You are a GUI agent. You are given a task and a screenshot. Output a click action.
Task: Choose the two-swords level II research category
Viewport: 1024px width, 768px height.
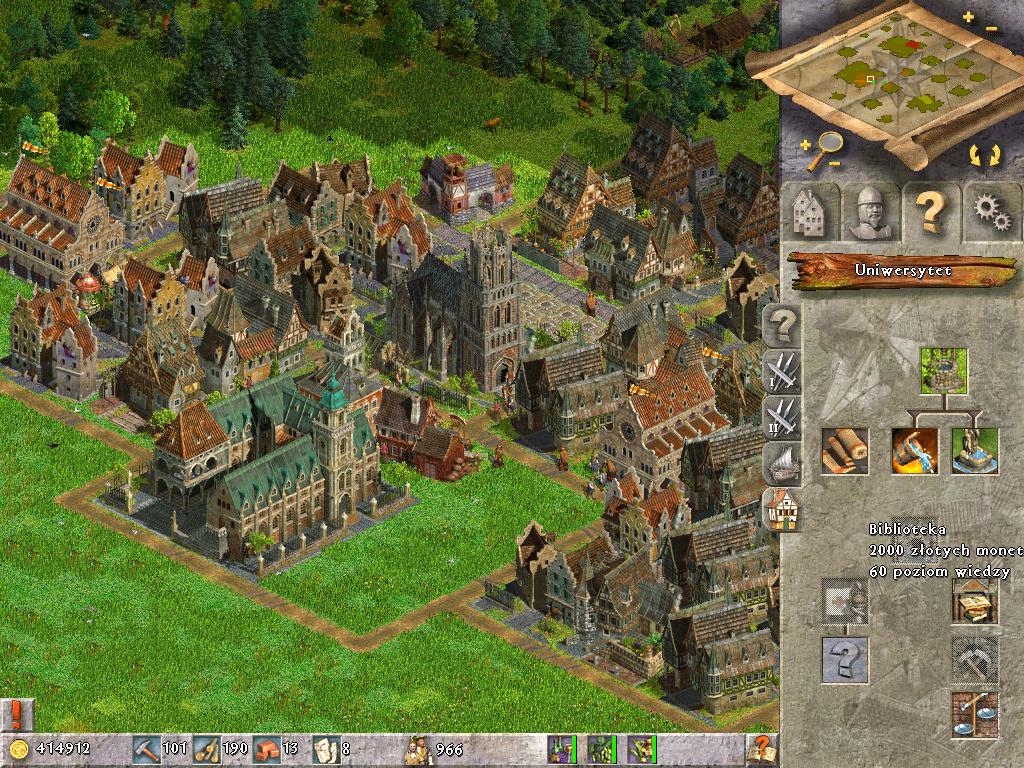point(781,417)
